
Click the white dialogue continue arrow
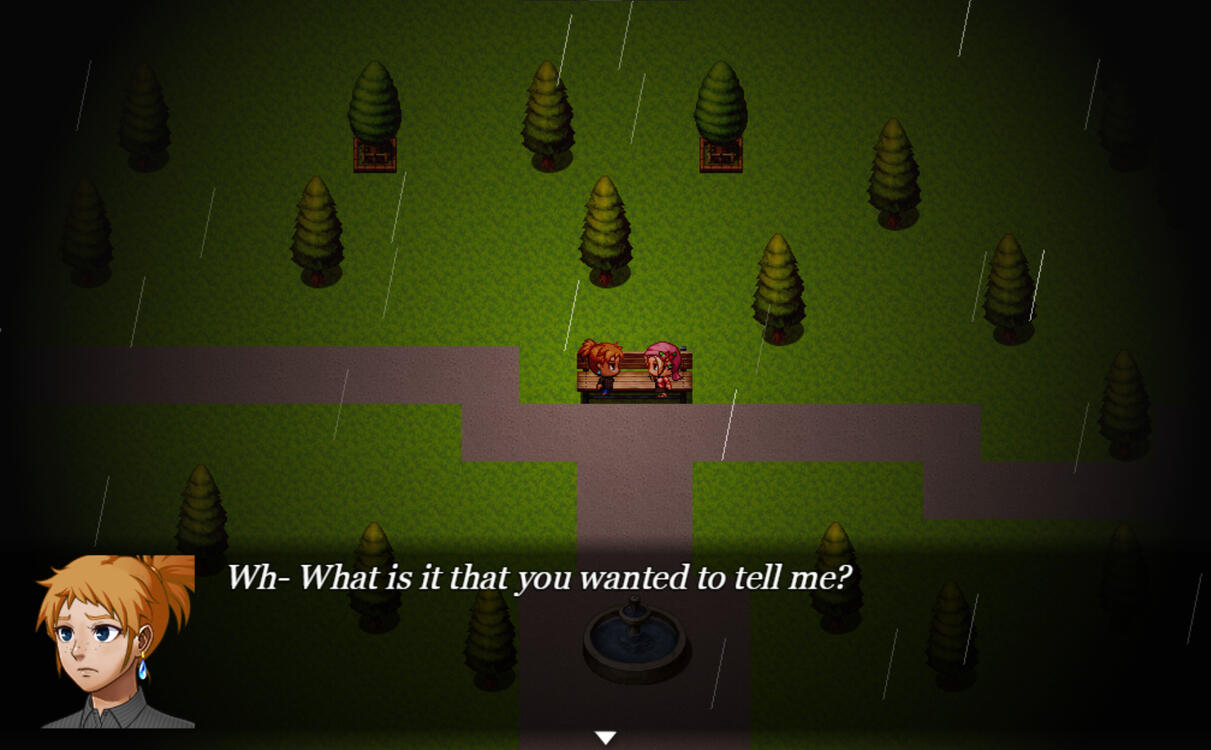(x=605, y=738)
